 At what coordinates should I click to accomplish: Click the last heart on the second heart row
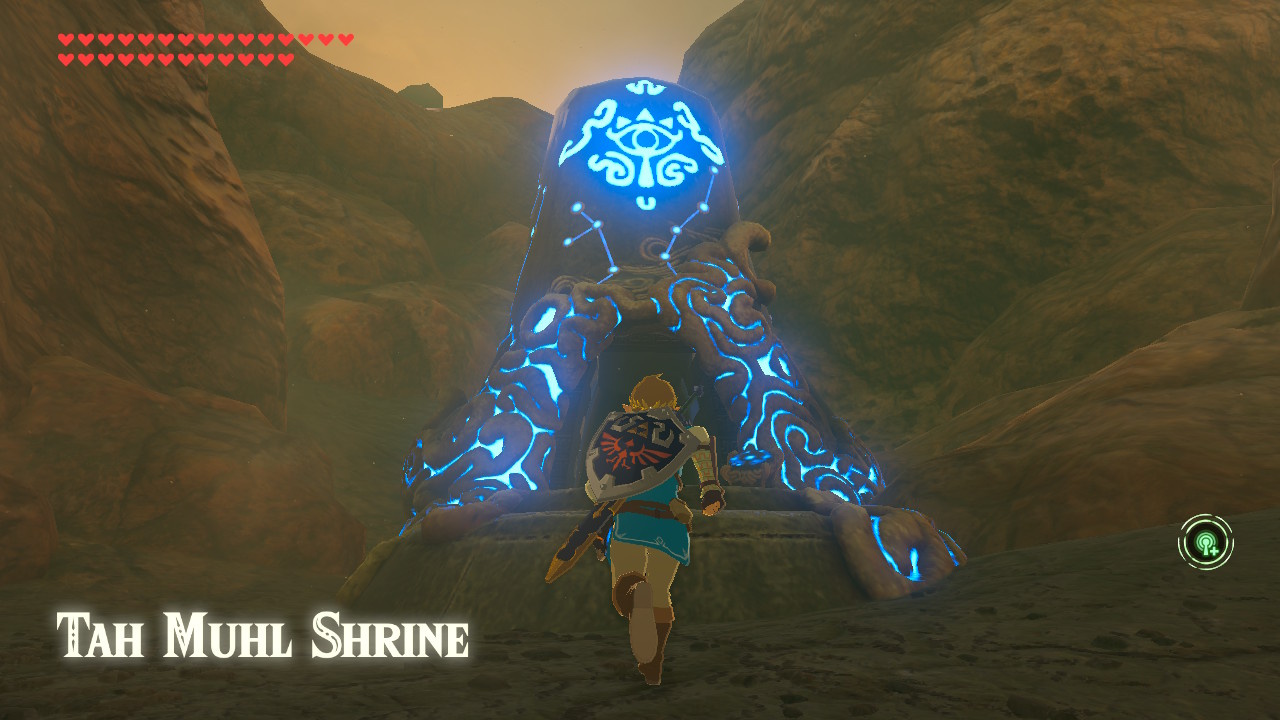[285, 58]
